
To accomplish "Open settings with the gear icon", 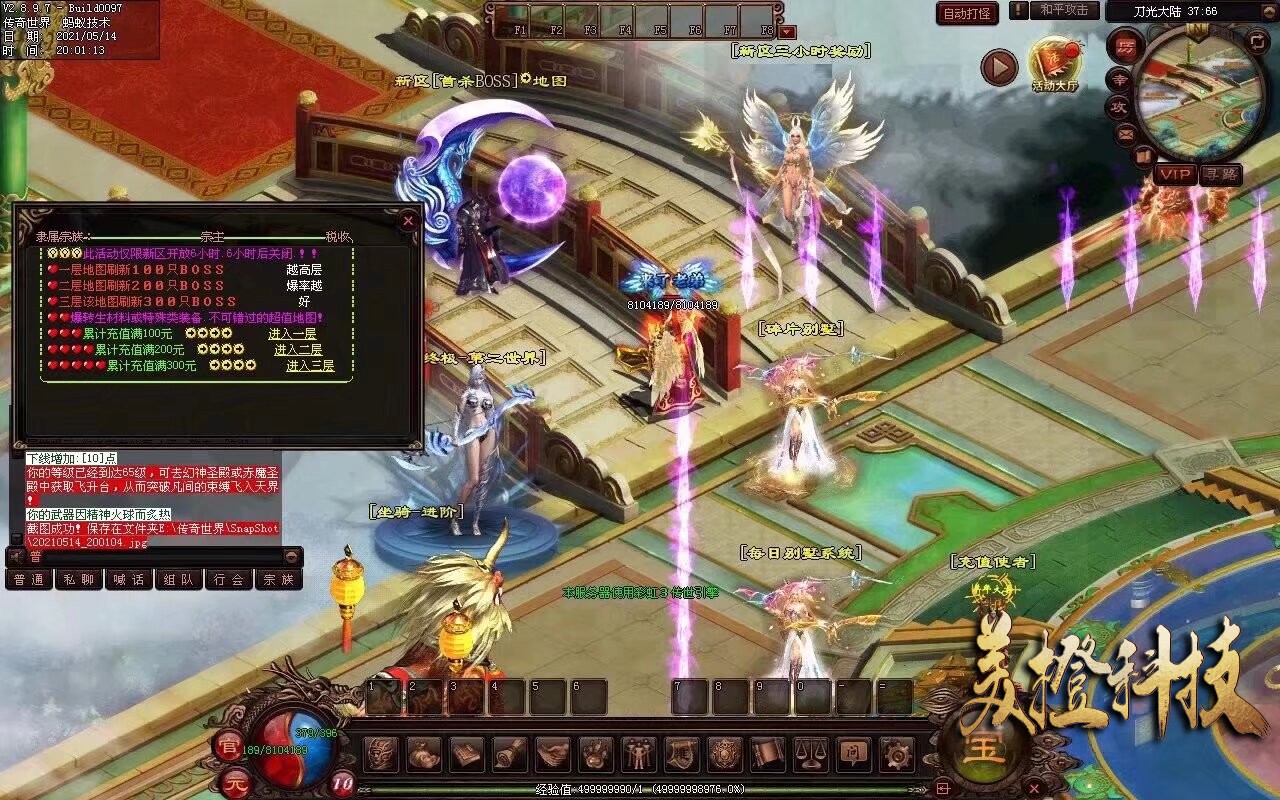I will click(x=895, y=753).
